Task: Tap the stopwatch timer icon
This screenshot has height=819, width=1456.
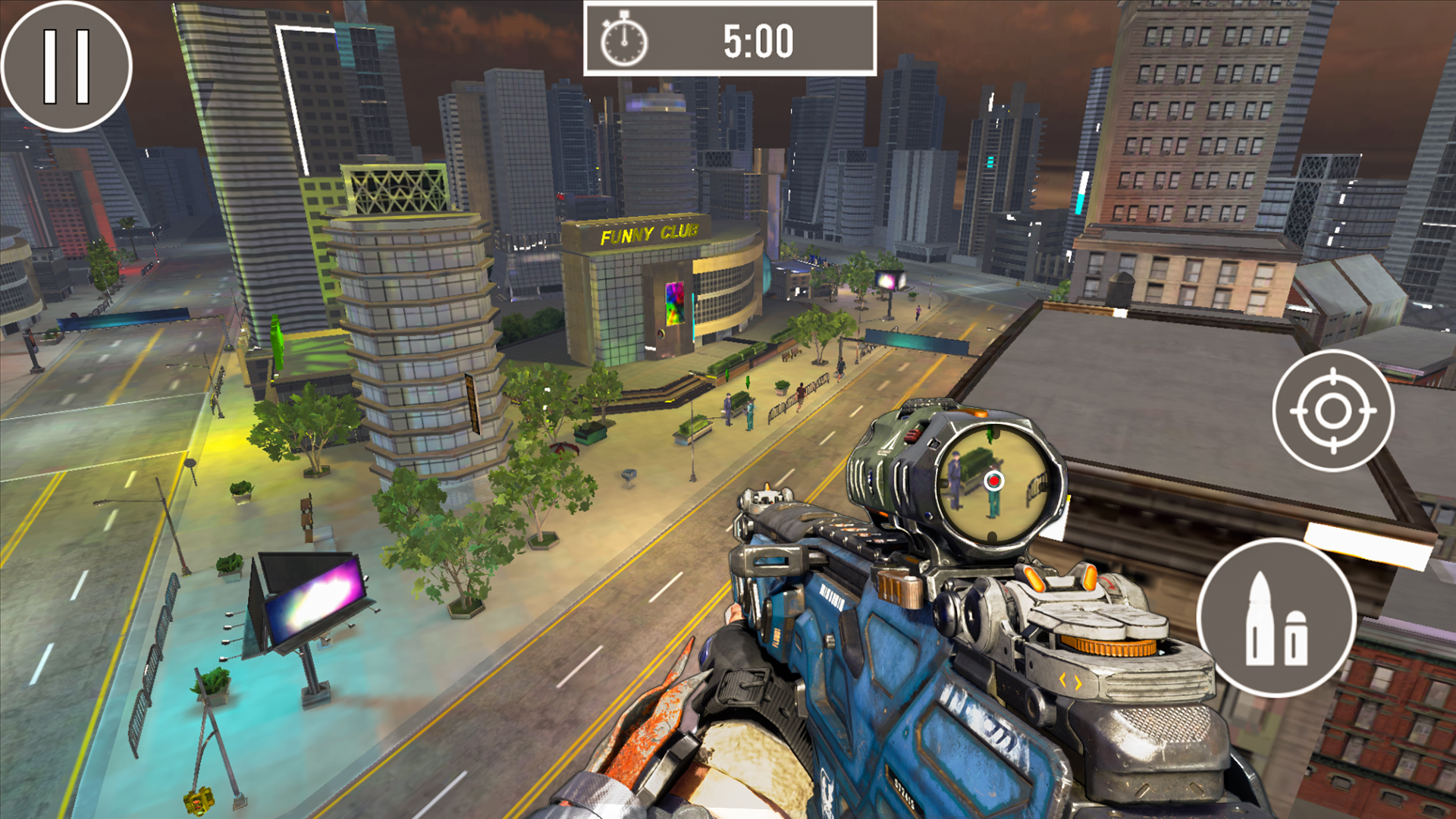Action: pyautogui.click(x=623, y=42)
